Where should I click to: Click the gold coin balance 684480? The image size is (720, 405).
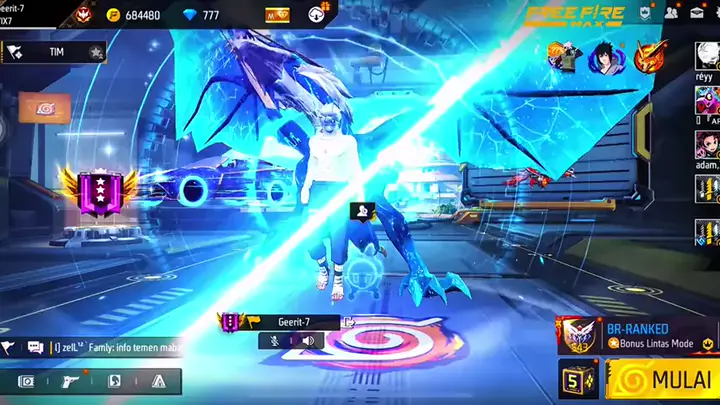click(x=133, y=15)
